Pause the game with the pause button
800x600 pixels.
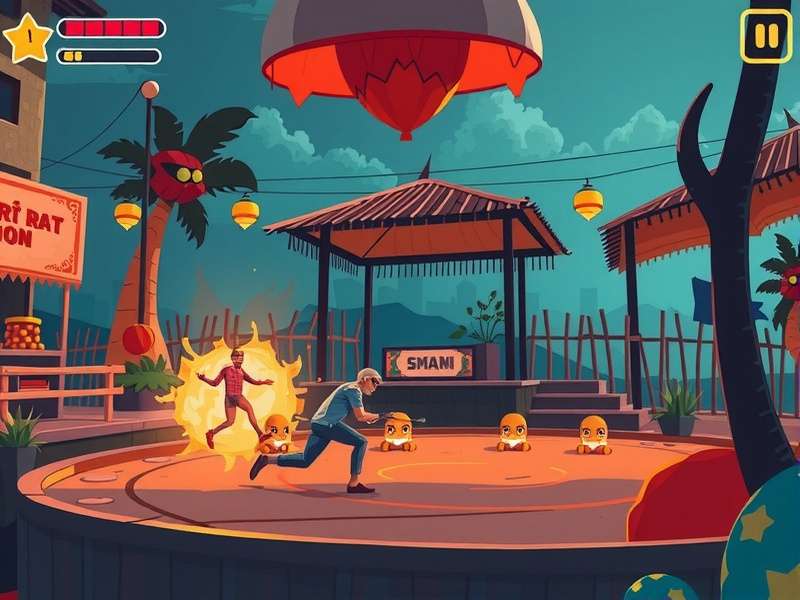tap(765, 36)
